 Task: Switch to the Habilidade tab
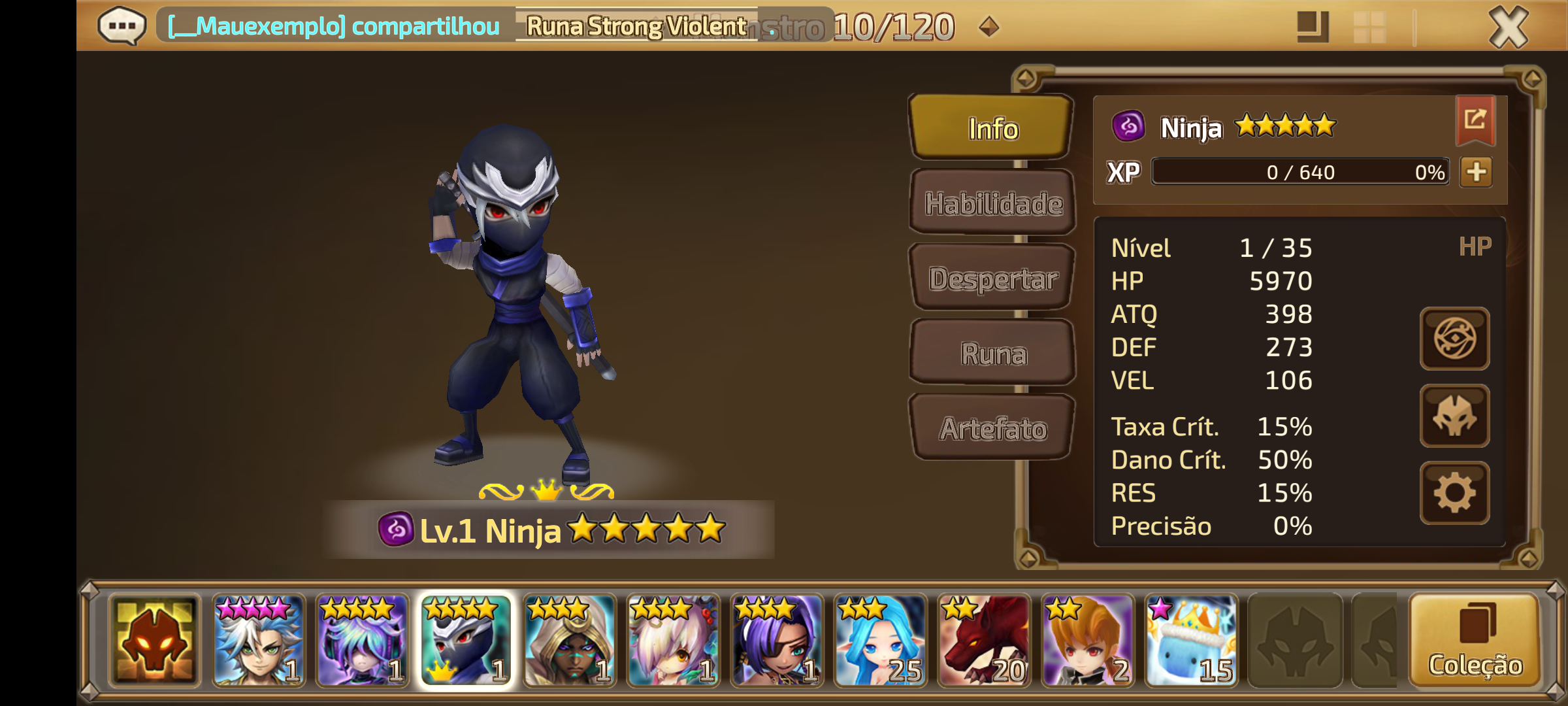pos(992,203)
